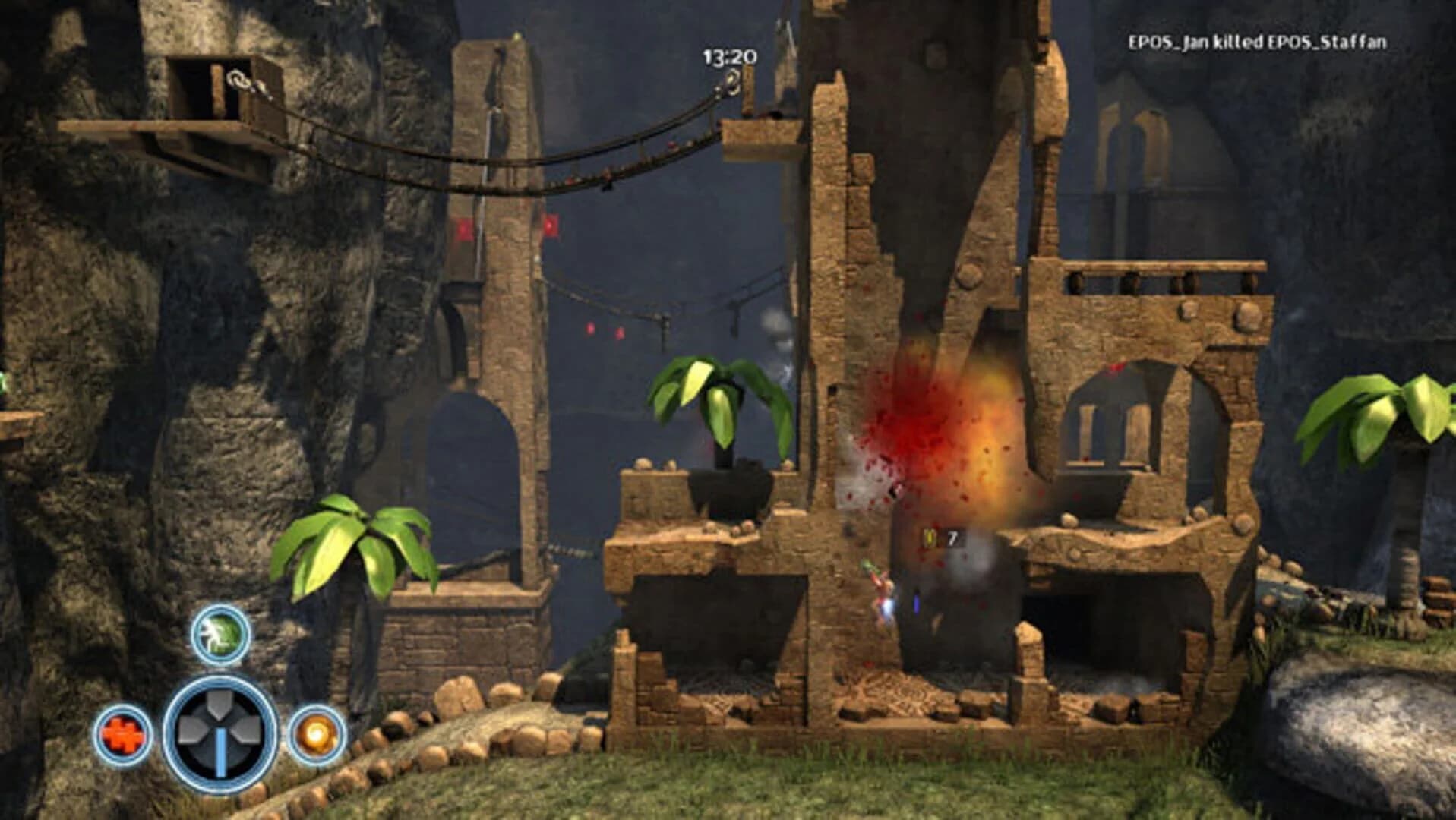Click the score number 7 near the explosion
1456x820 pixels.
tap(953, 537)
